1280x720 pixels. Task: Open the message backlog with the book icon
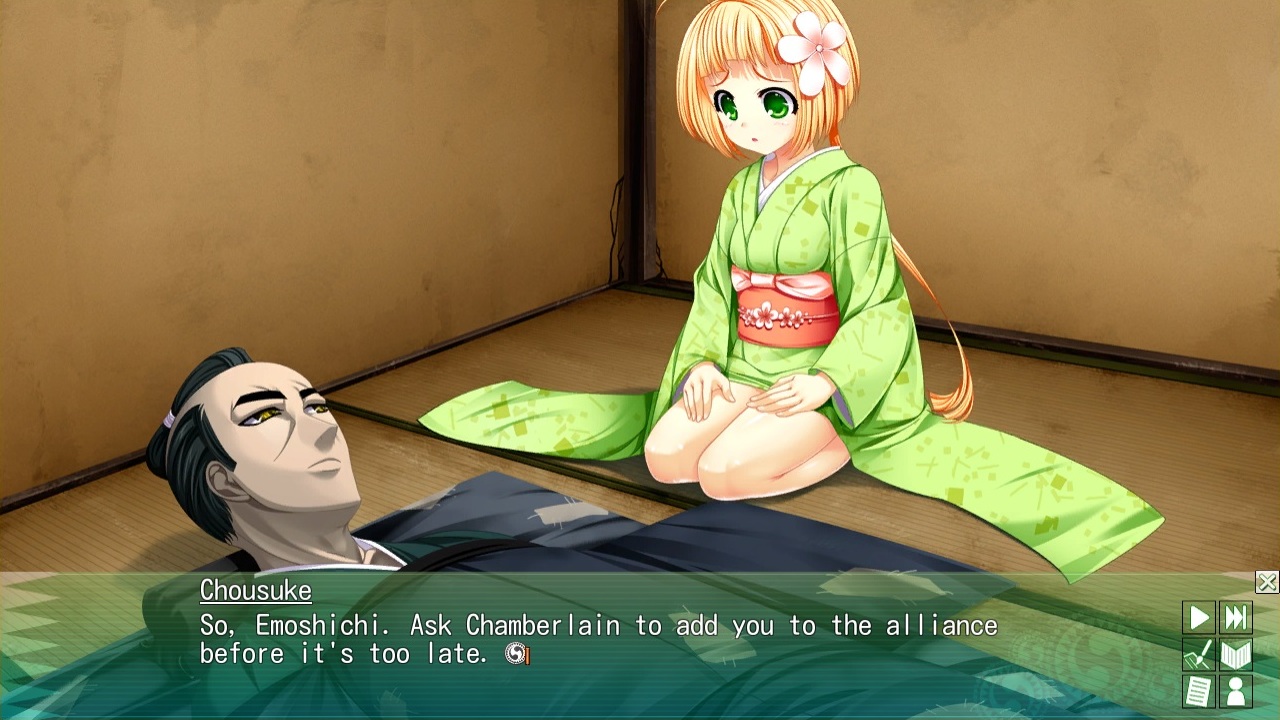point(1237,654)
